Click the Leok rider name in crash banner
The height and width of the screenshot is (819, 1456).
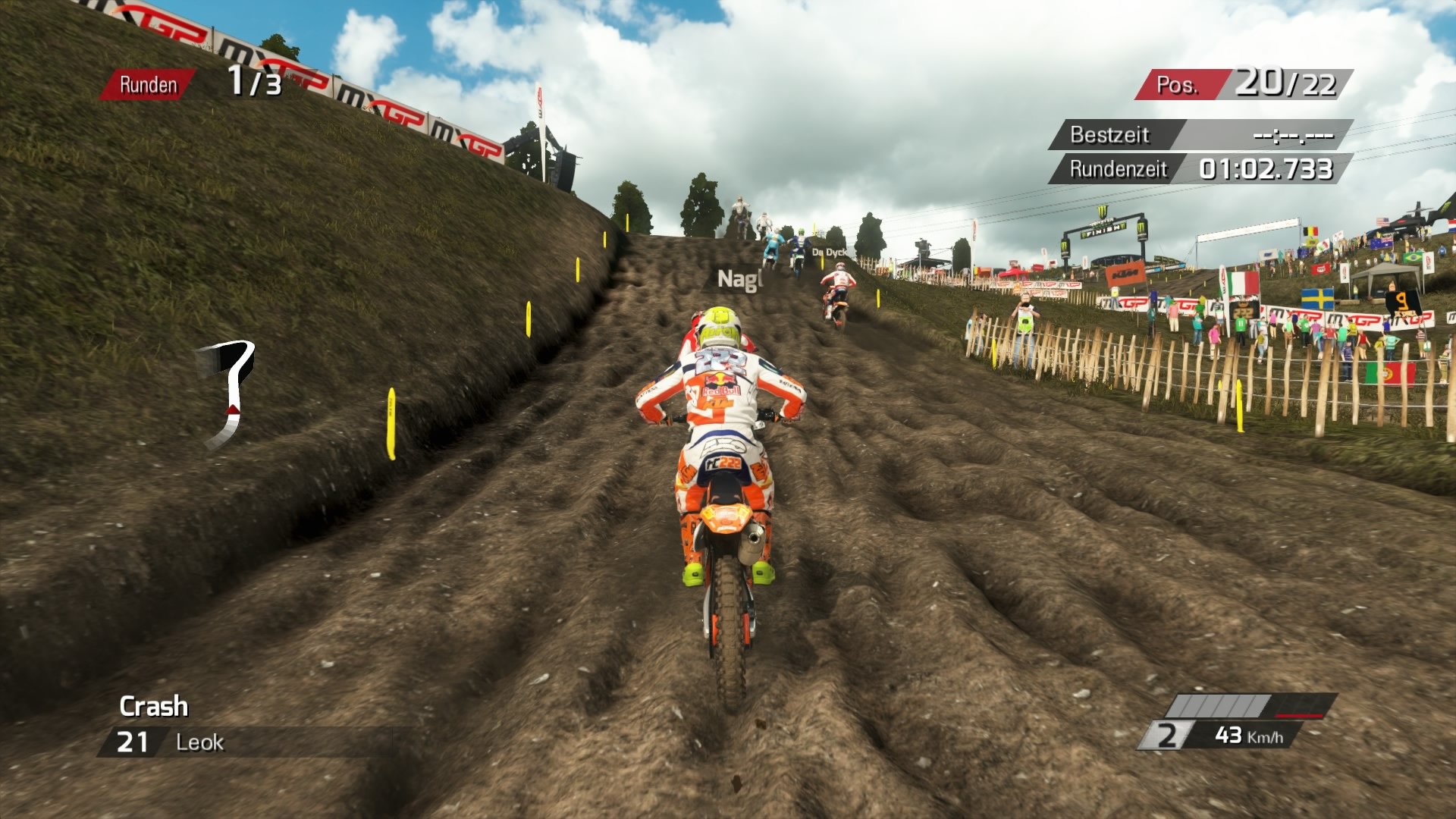tap(199, 742)
